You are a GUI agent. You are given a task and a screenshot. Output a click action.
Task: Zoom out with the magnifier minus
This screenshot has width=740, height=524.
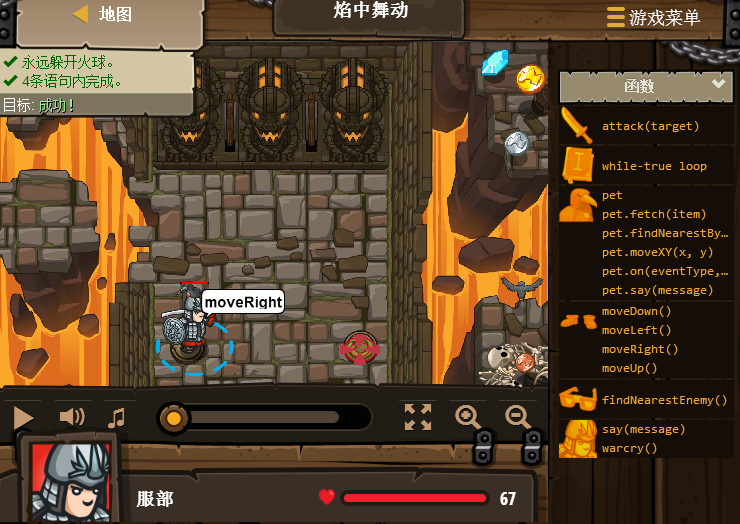coord(519,417)
